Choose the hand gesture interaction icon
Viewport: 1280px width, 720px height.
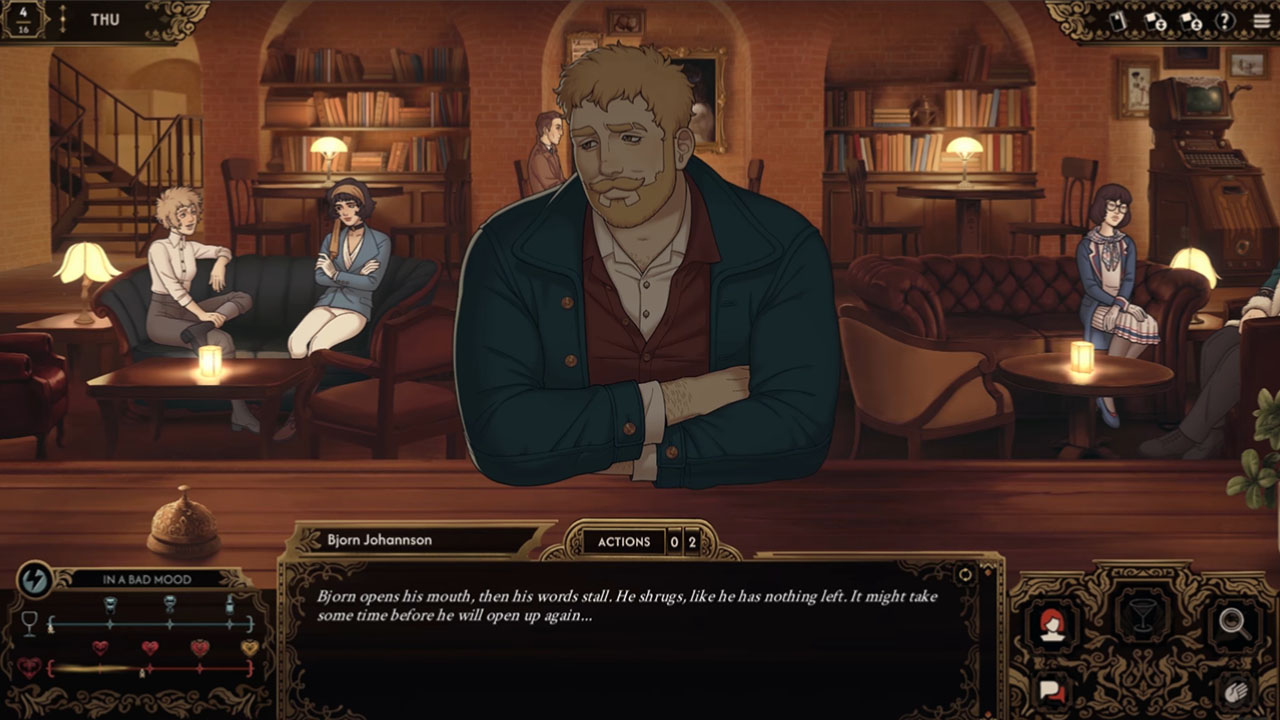[x=1234, y=690]
